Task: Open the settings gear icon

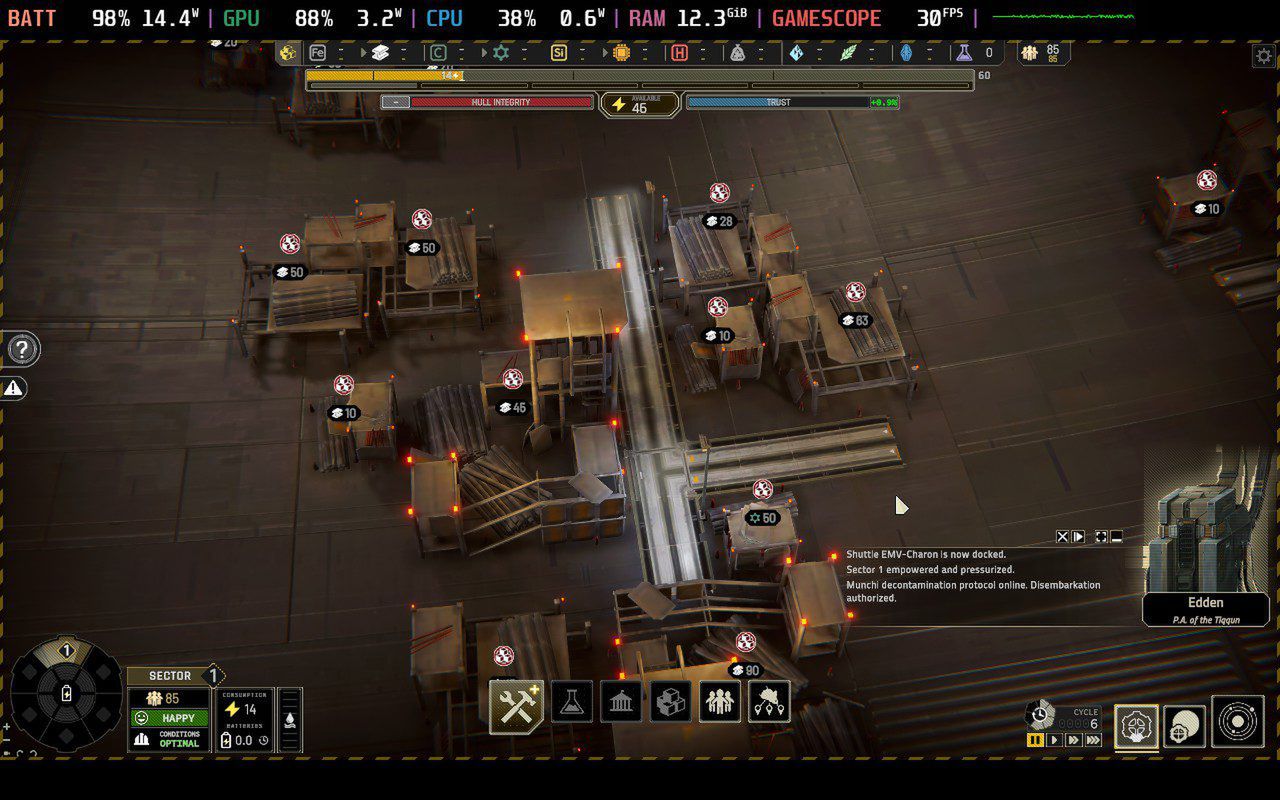Action: (1263, 56)
